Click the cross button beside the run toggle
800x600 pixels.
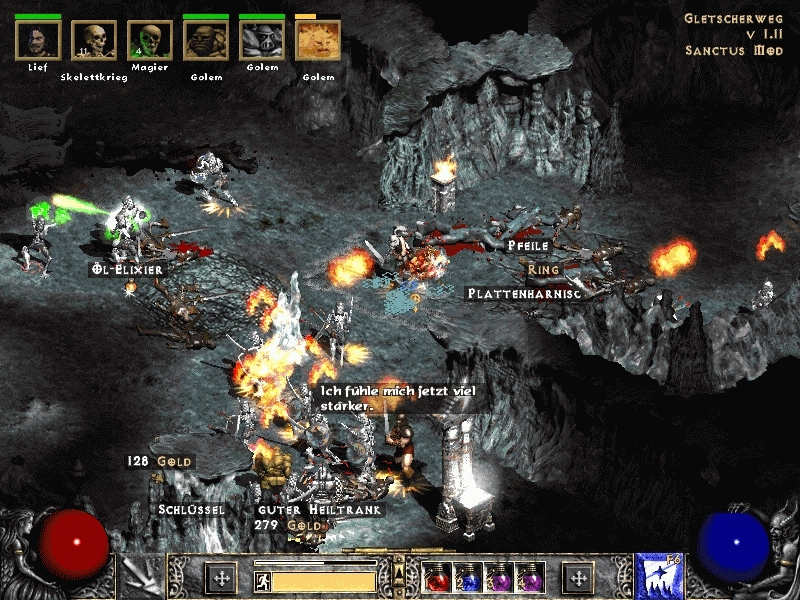pyautogui.click(x=221, y=578)
